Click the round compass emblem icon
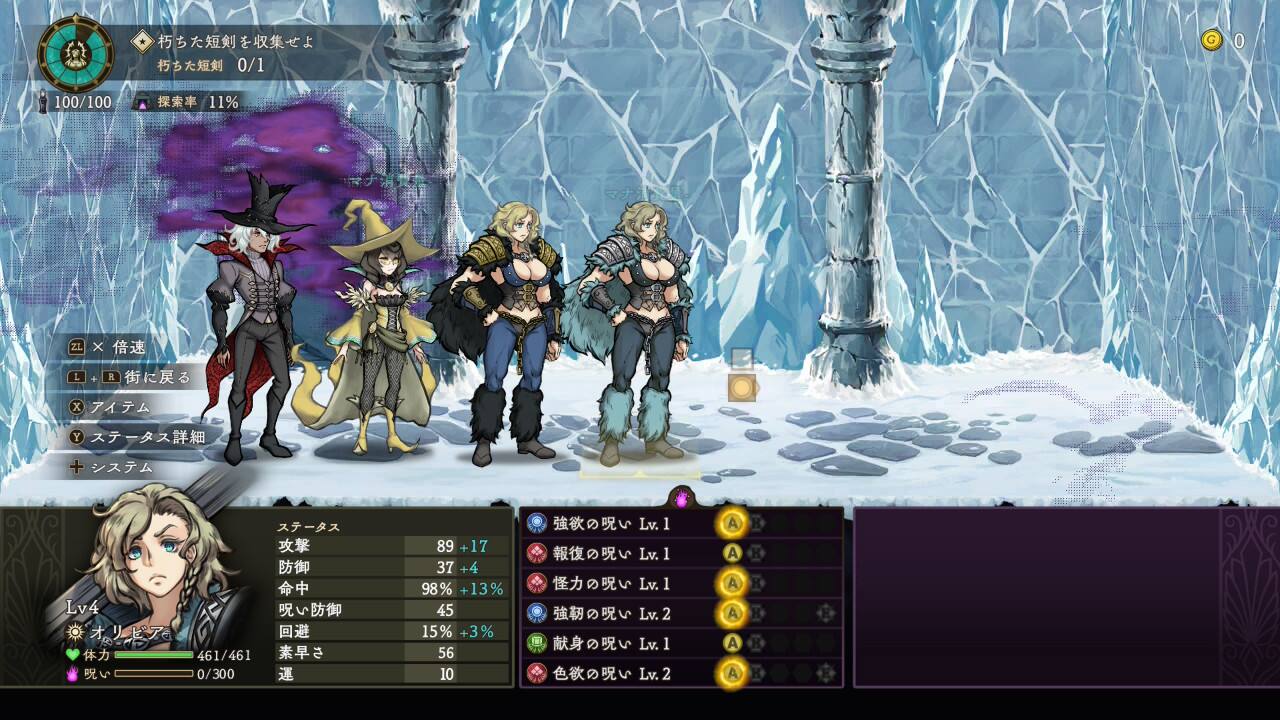Viewport: 1280px width, 720px height. point(75,54)
